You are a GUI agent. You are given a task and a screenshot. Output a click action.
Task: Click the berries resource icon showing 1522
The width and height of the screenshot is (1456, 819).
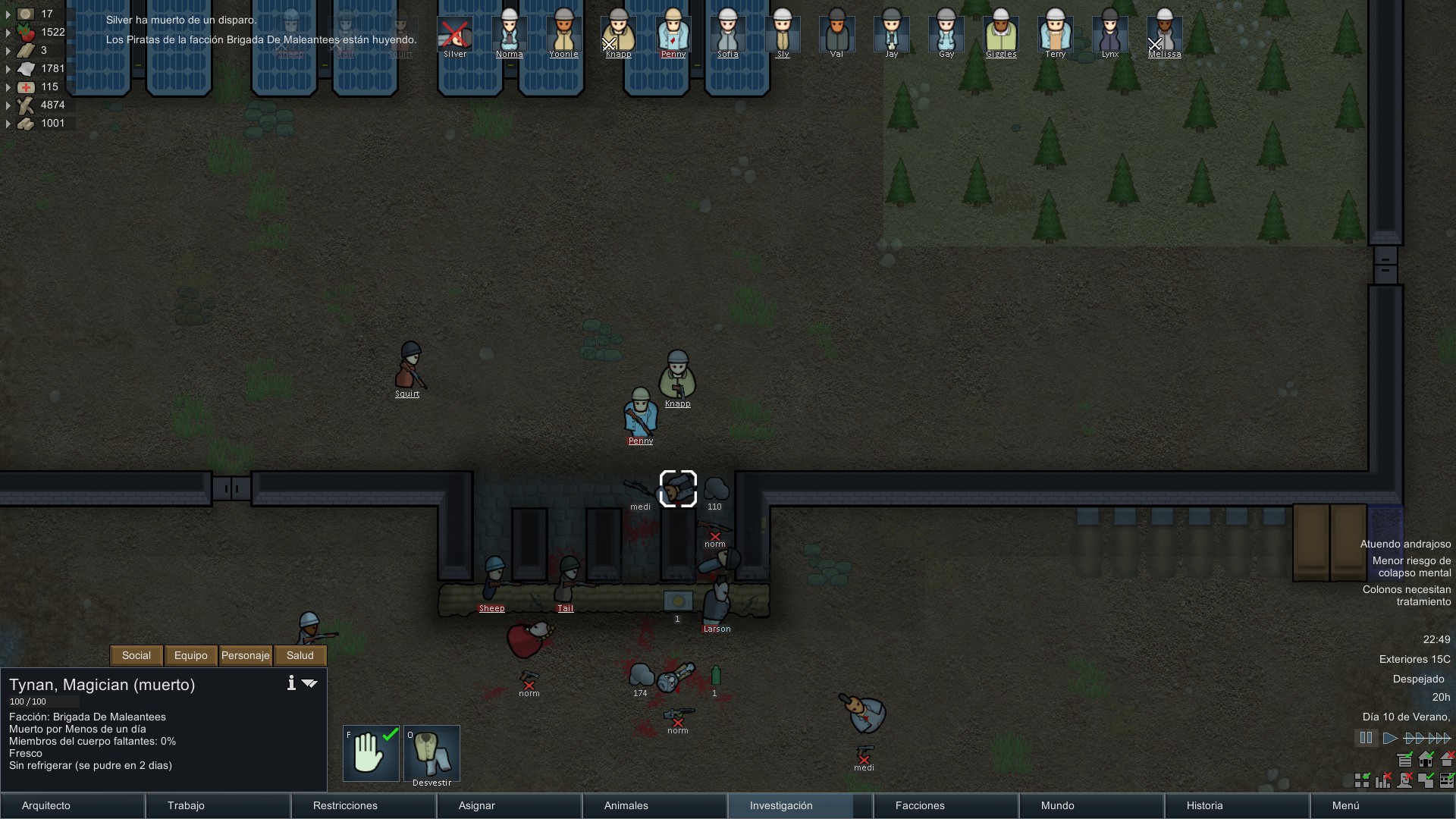pos(25,32)
